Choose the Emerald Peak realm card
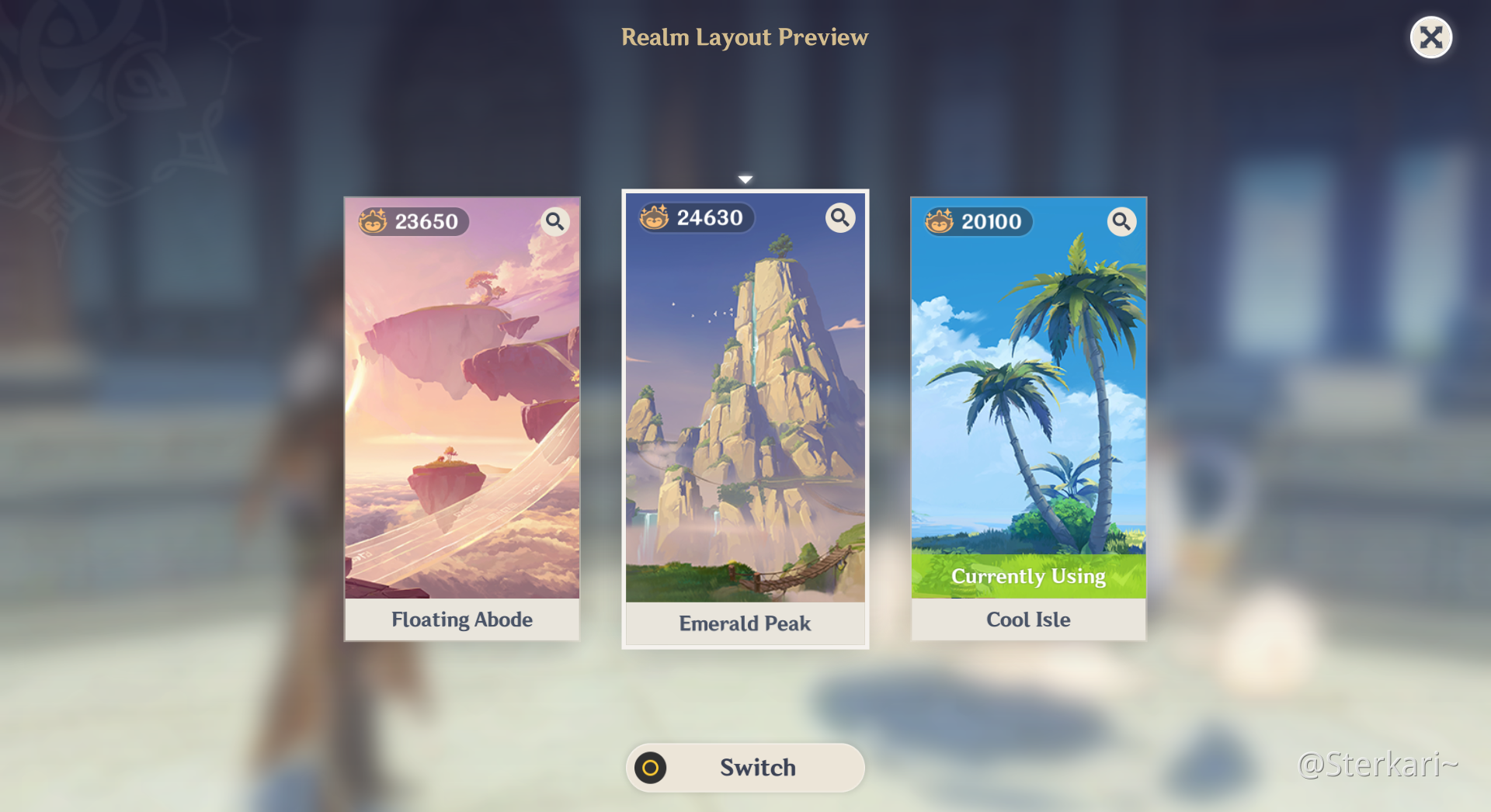Image resolution: width=1491 pixels, height=812 pixels. pyautogui.click(x=745, y=419)
